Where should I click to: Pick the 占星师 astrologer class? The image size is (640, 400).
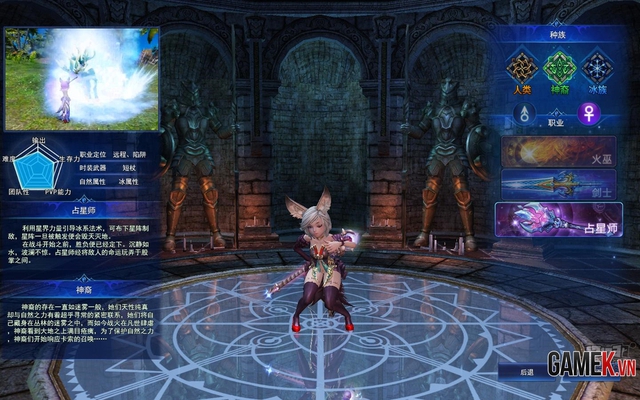coord(560,219)
